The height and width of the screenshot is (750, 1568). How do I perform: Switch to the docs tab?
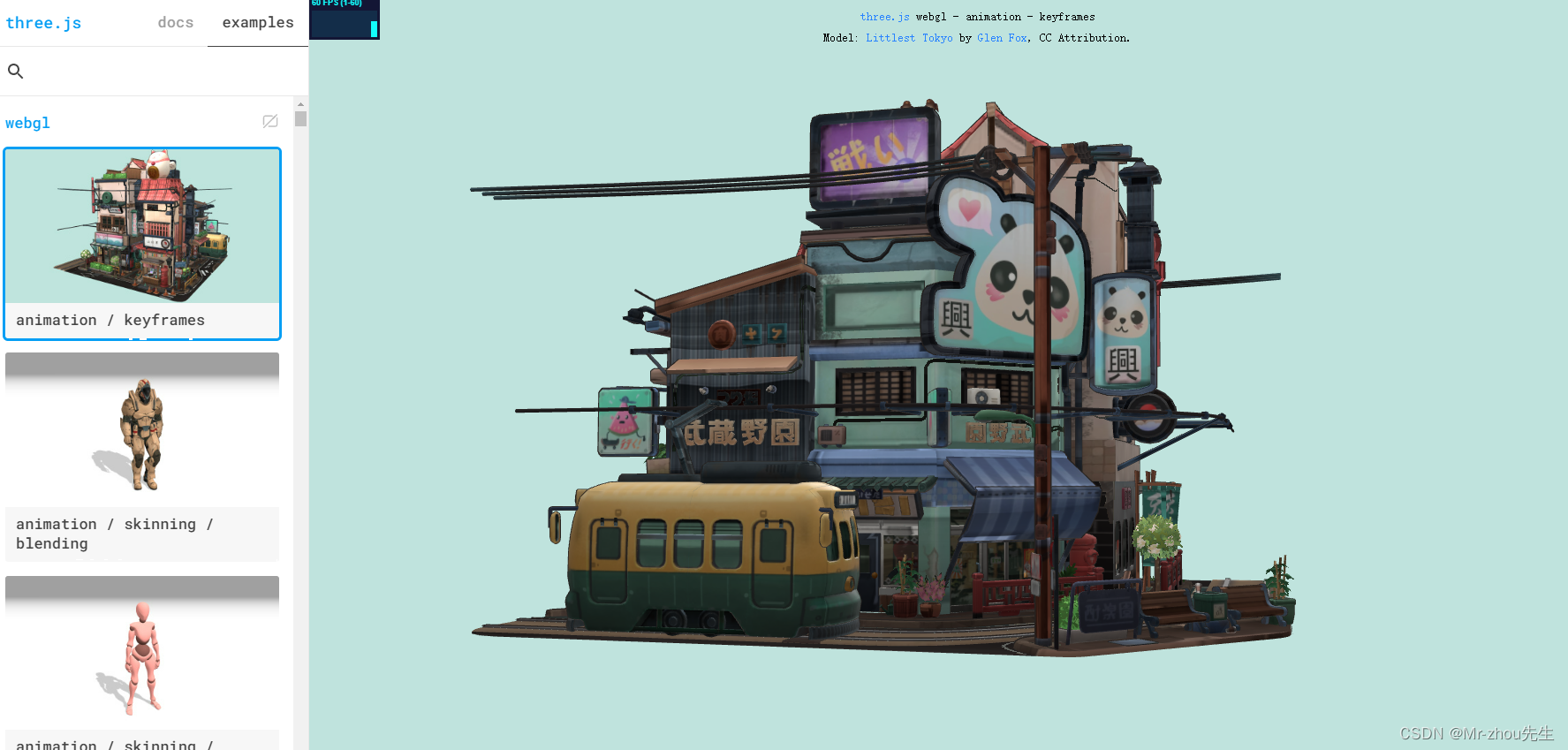pos(175,22)
